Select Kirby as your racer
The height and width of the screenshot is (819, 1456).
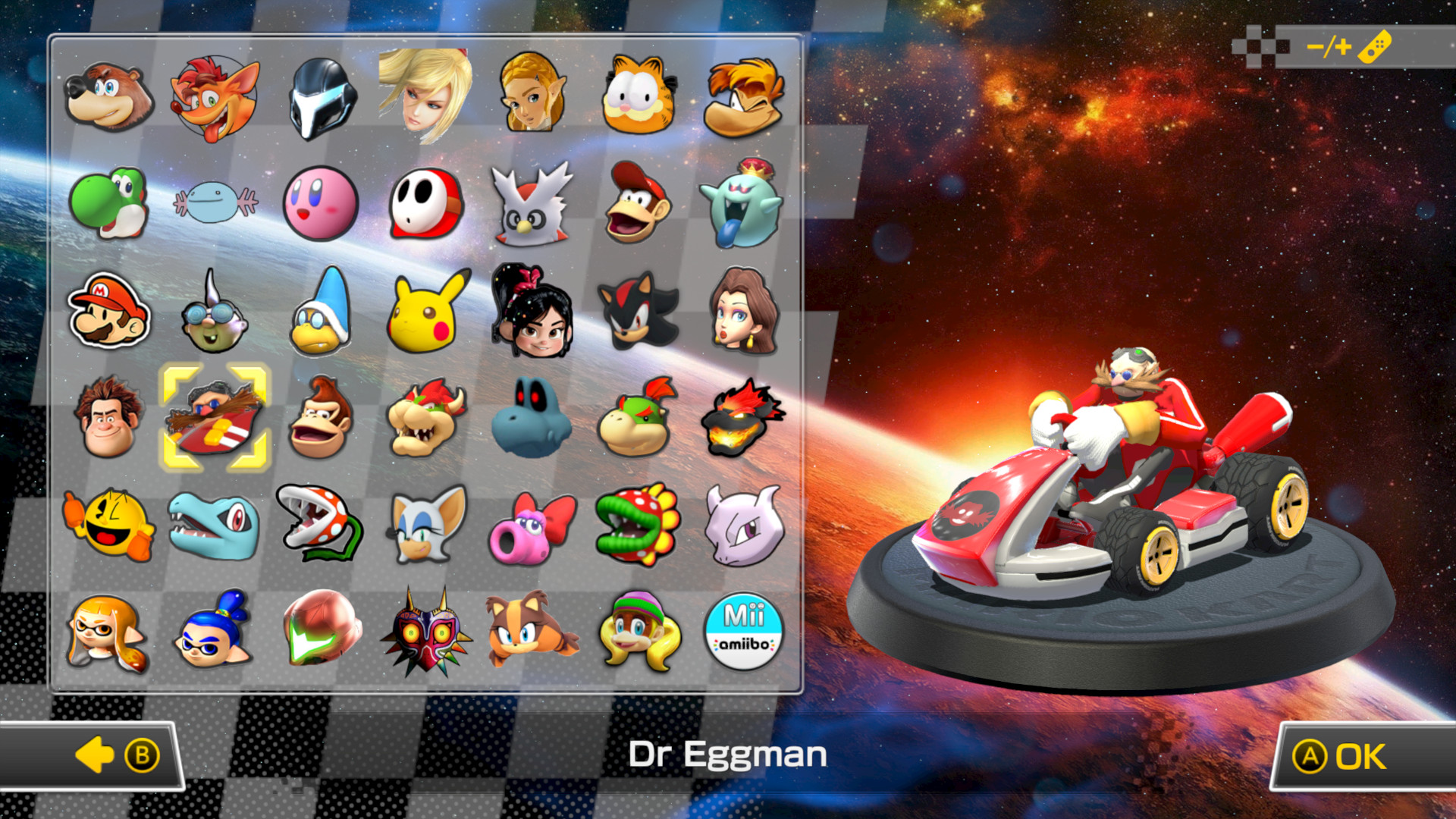[322, 203]
